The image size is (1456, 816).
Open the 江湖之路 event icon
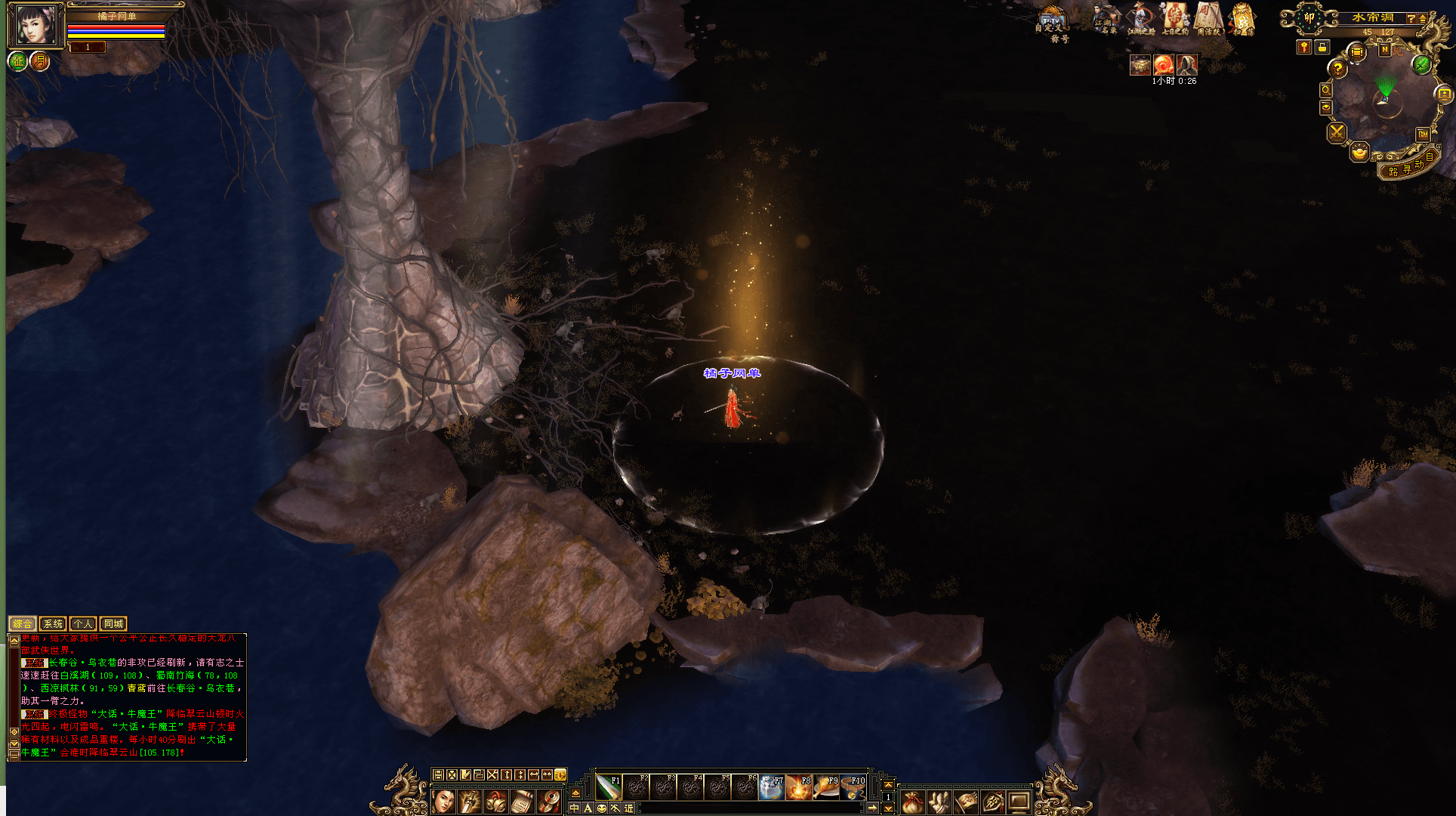1141,18
